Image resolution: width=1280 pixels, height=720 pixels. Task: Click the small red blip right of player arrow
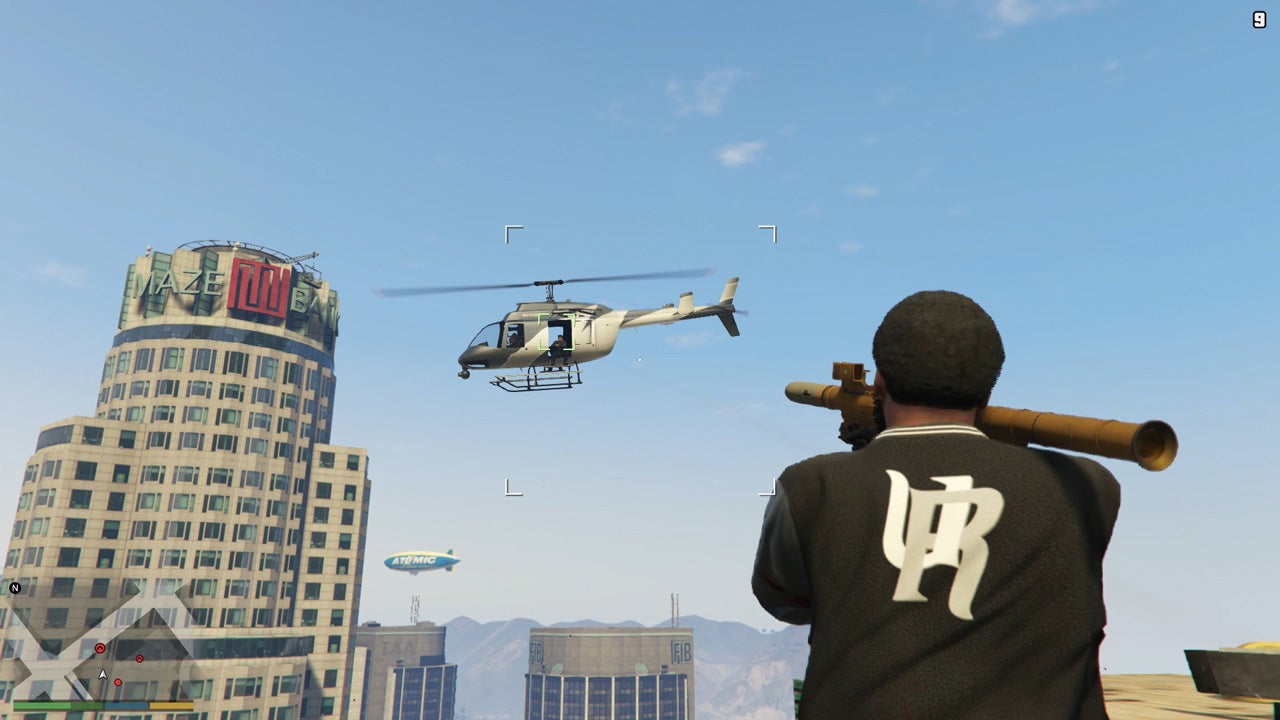click(x=139, y=658)
